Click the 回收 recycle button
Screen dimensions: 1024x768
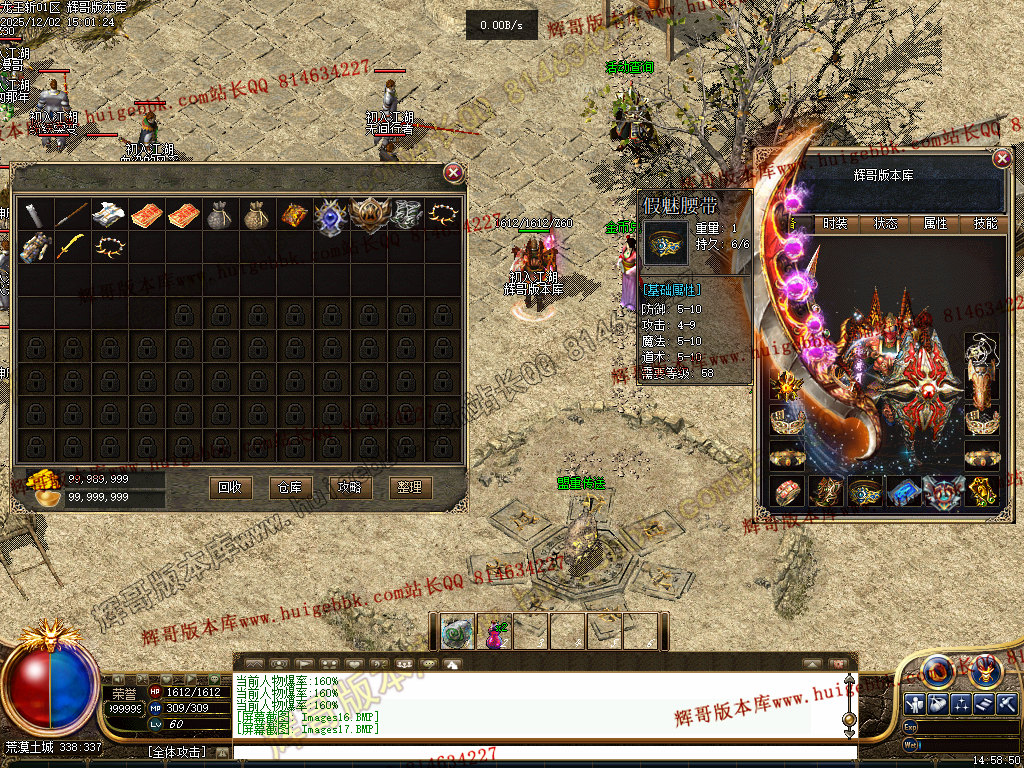(230, 487)
